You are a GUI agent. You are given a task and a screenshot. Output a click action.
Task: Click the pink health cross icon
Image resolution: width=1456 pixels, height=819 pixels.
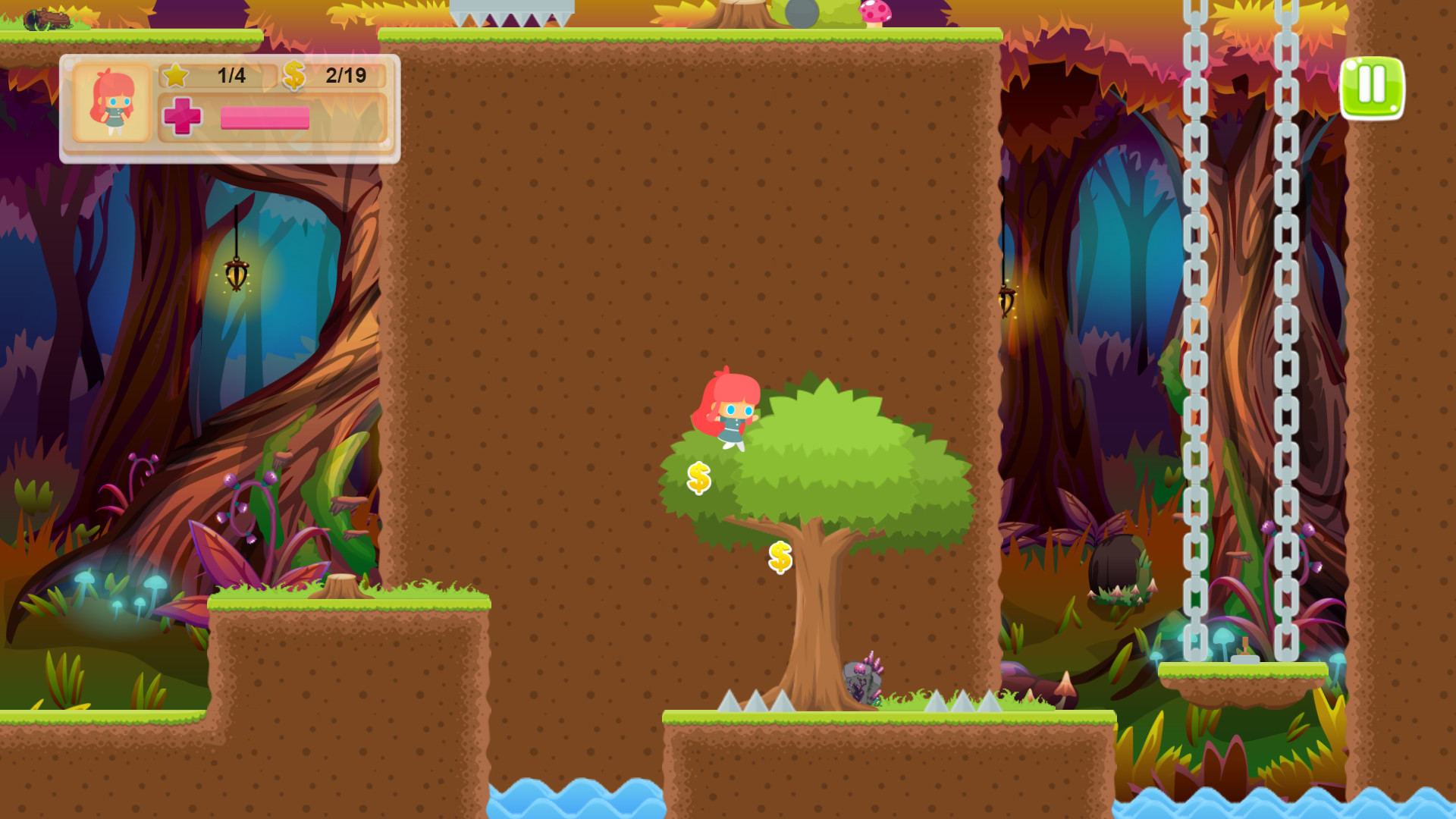183,117
